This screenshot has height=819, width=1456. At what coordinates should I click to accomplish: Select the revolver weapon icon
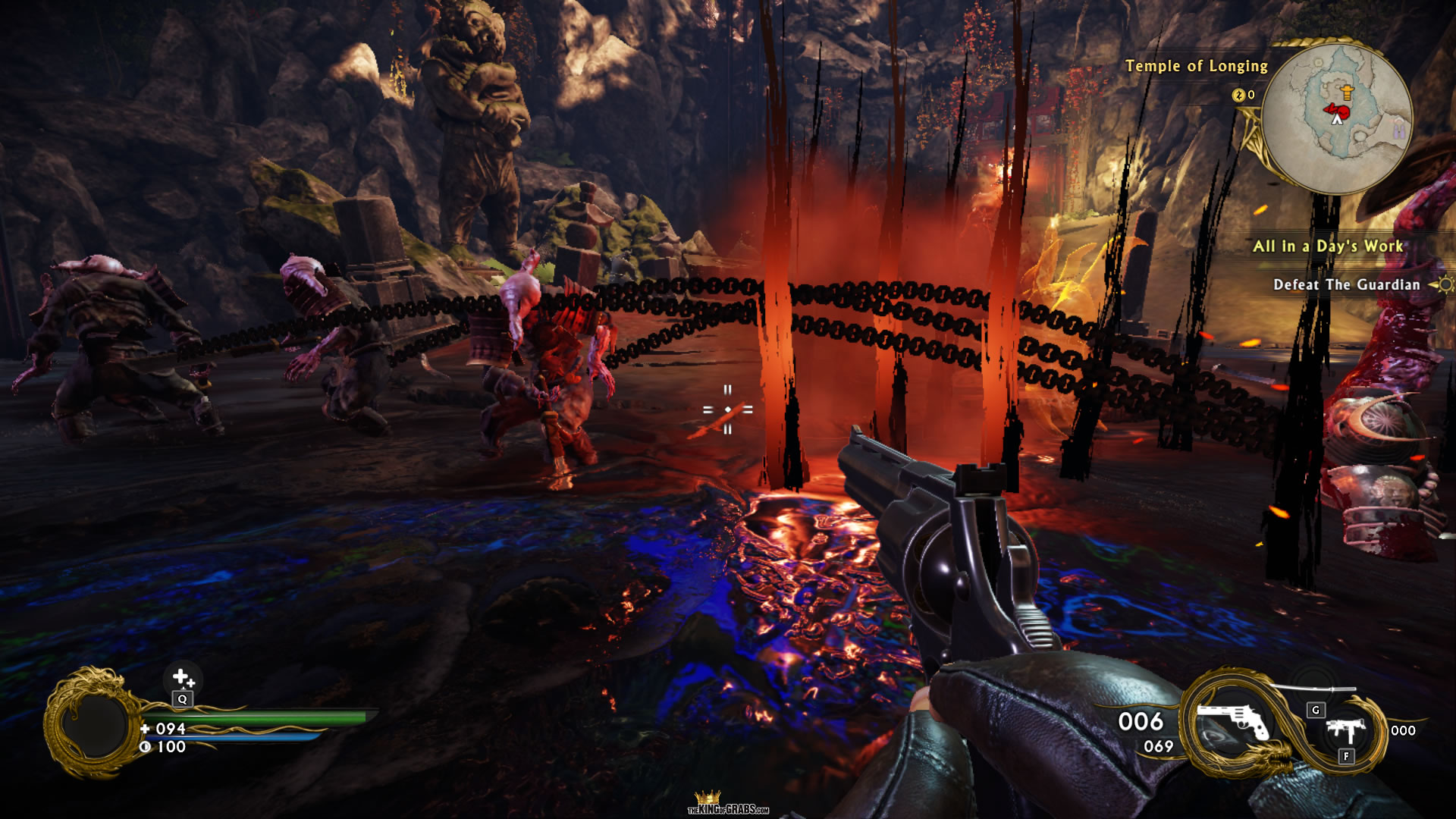pos(1232,721)
